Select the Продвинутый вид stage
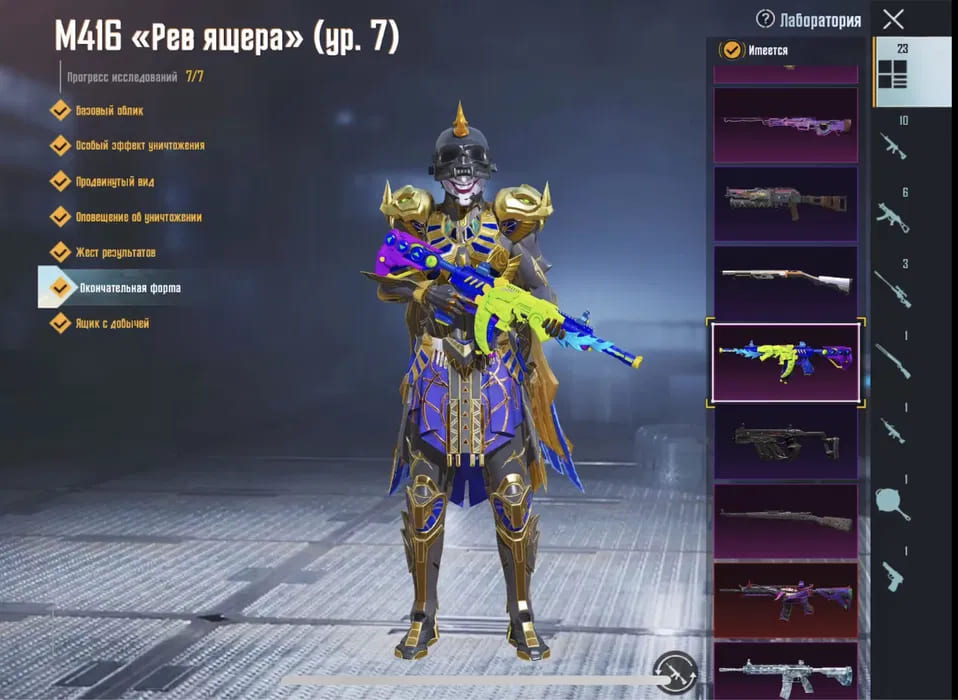958x700 pixels. click(x=114, y=182)
